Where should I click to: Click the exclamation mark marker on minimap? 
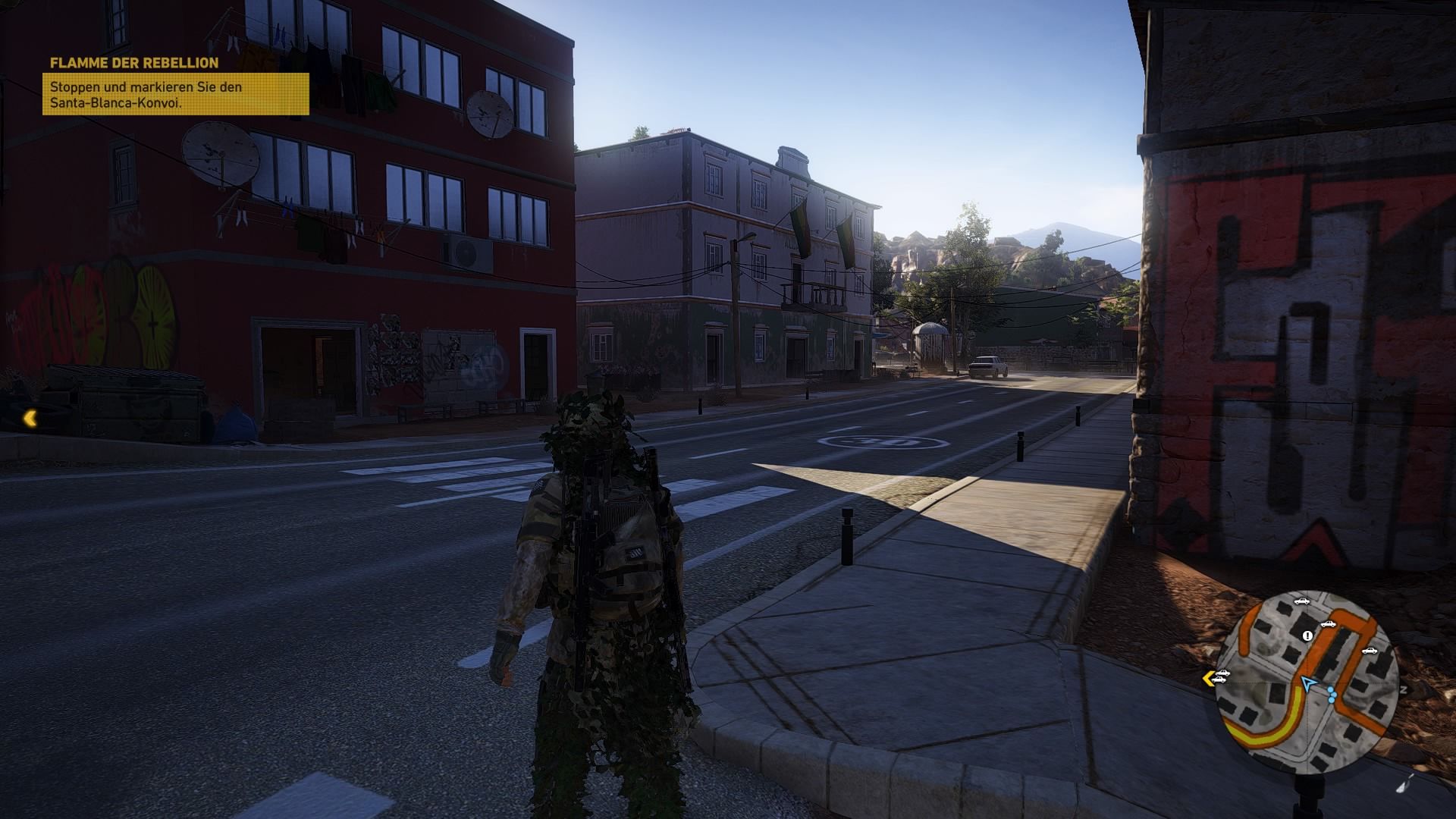(x=1307, y=636)
